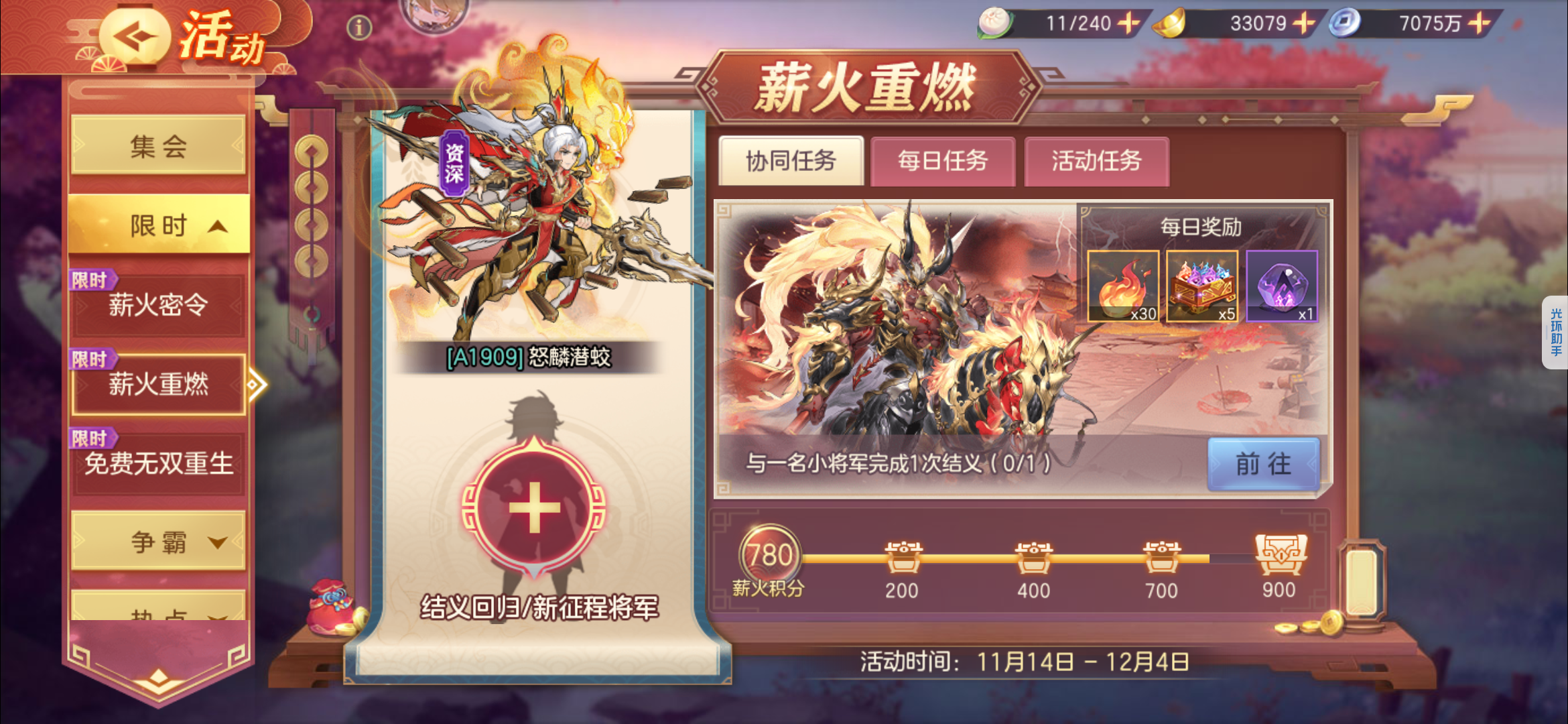The height and width of the screenshot is (724, 1568).
Task: Switch to the 活动任务 tab
Action: pos(1096,161)
